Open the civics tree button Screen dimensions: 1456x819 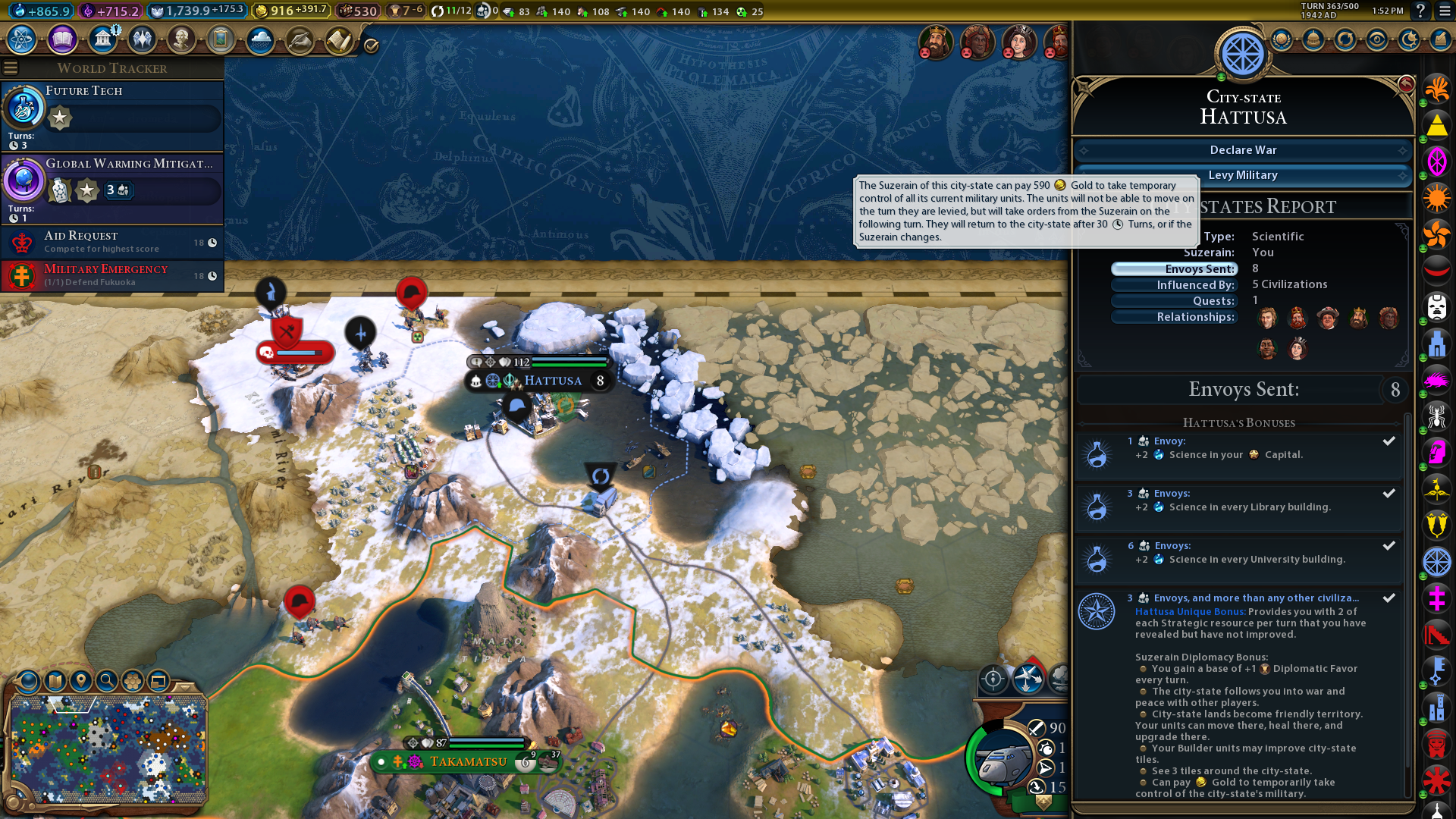point(62,39)
